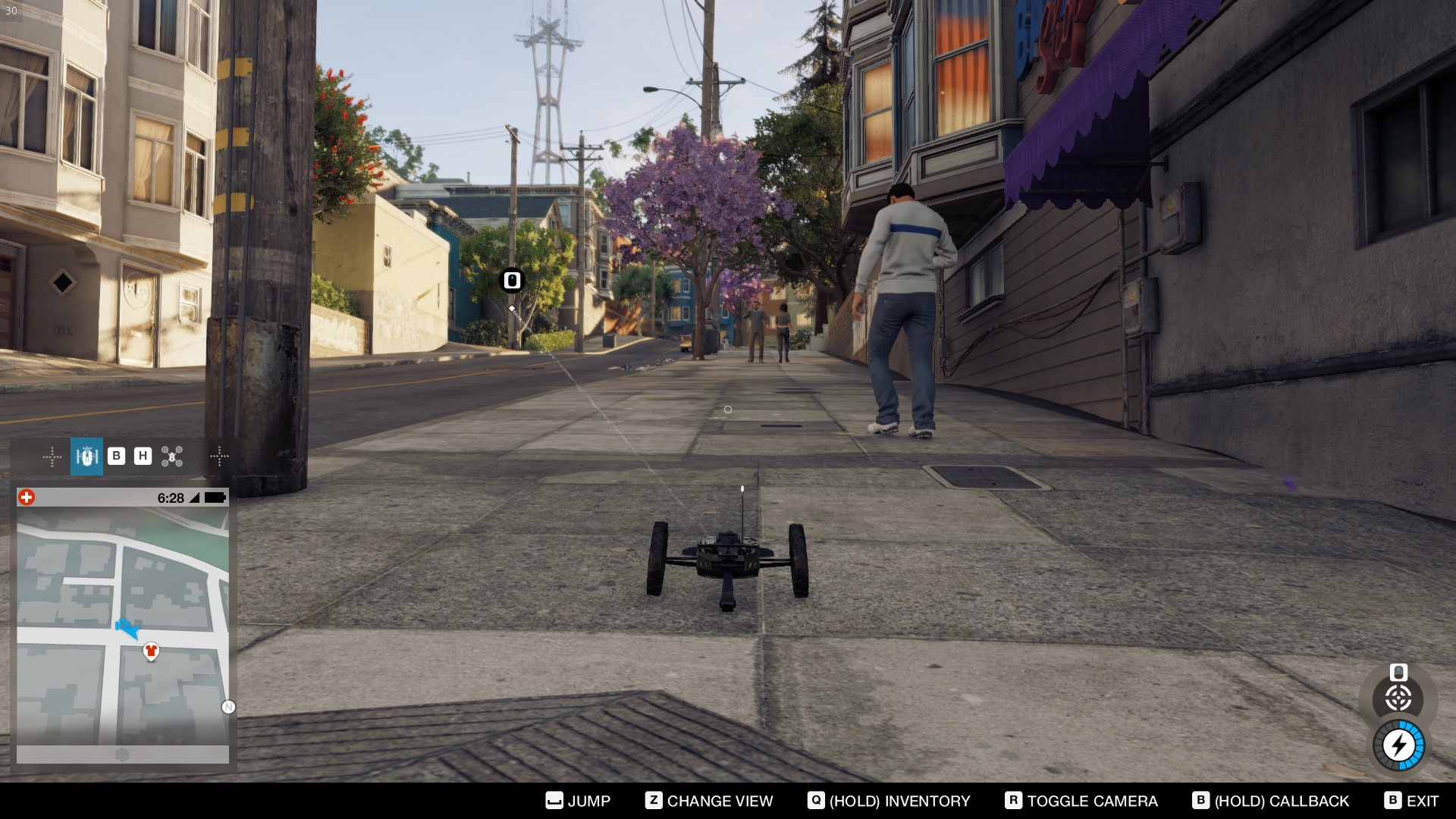The image size is (1456, 819).
Task: Click the lightning bolt botnet icon
Action: pos(1398,745)
